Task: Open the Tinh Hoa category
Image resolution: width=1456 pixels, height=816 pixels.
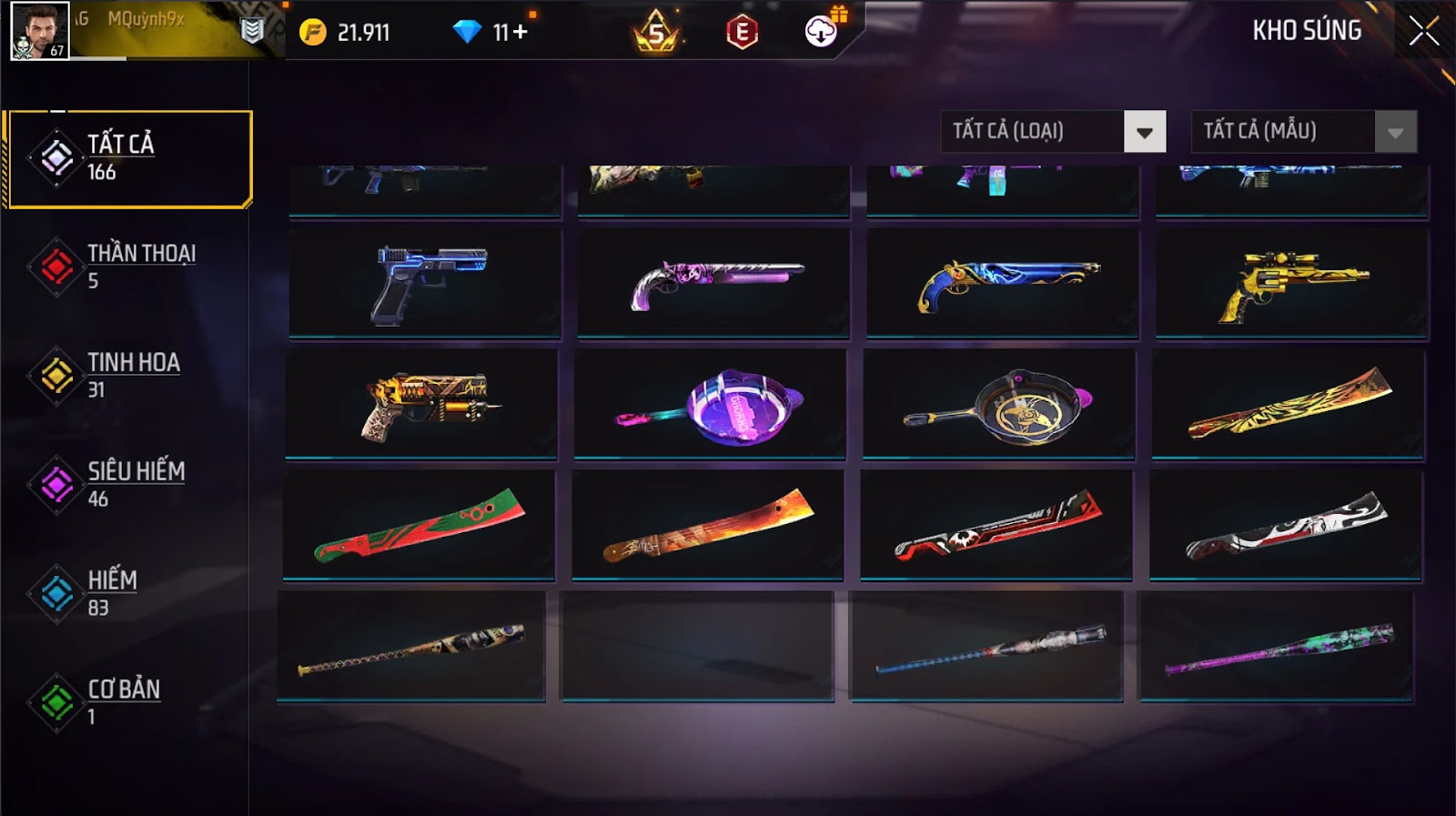Action: pos(126,375)
